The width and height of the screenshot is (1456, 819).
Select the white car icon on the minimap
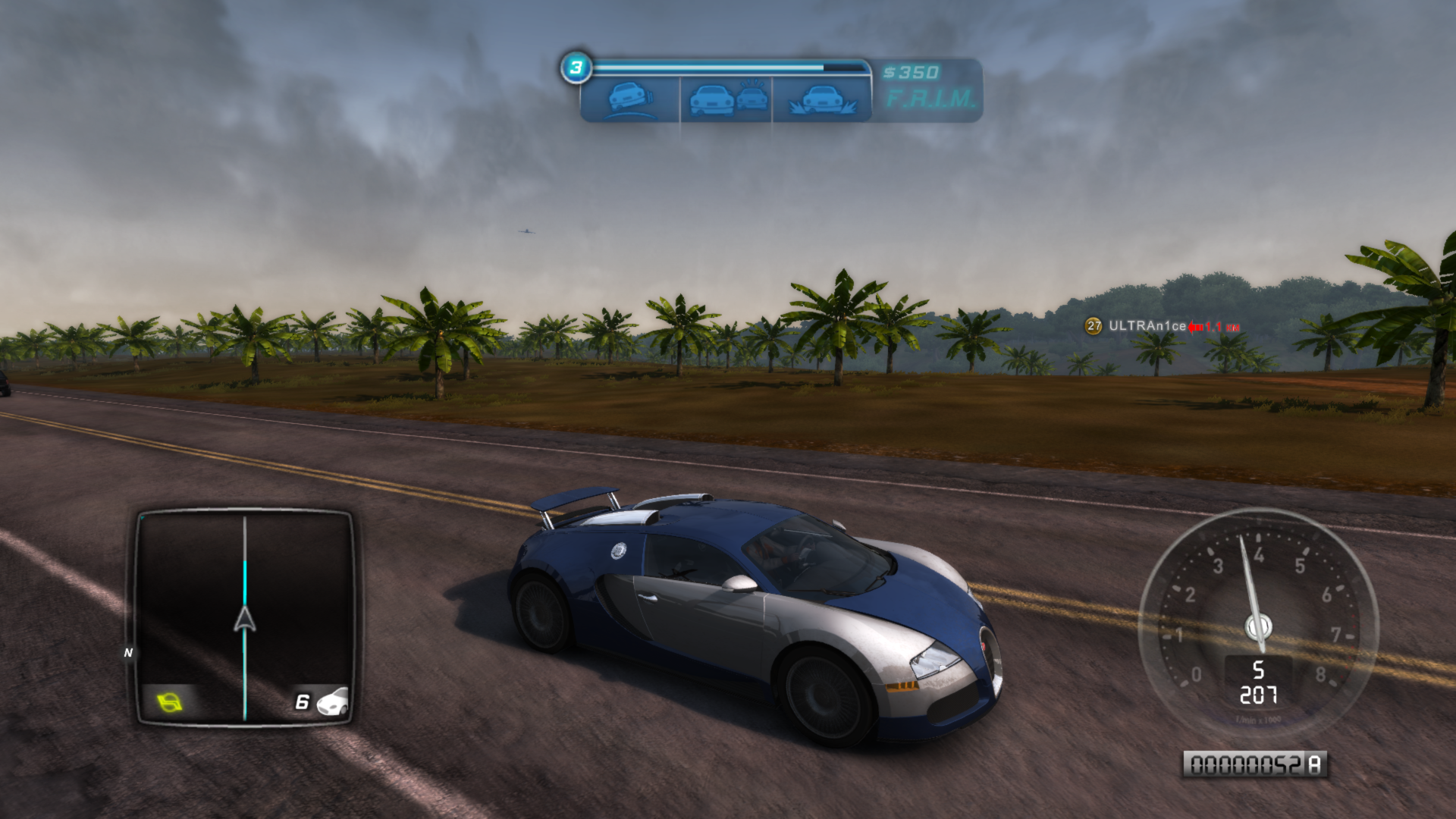[x=333, y=701]
